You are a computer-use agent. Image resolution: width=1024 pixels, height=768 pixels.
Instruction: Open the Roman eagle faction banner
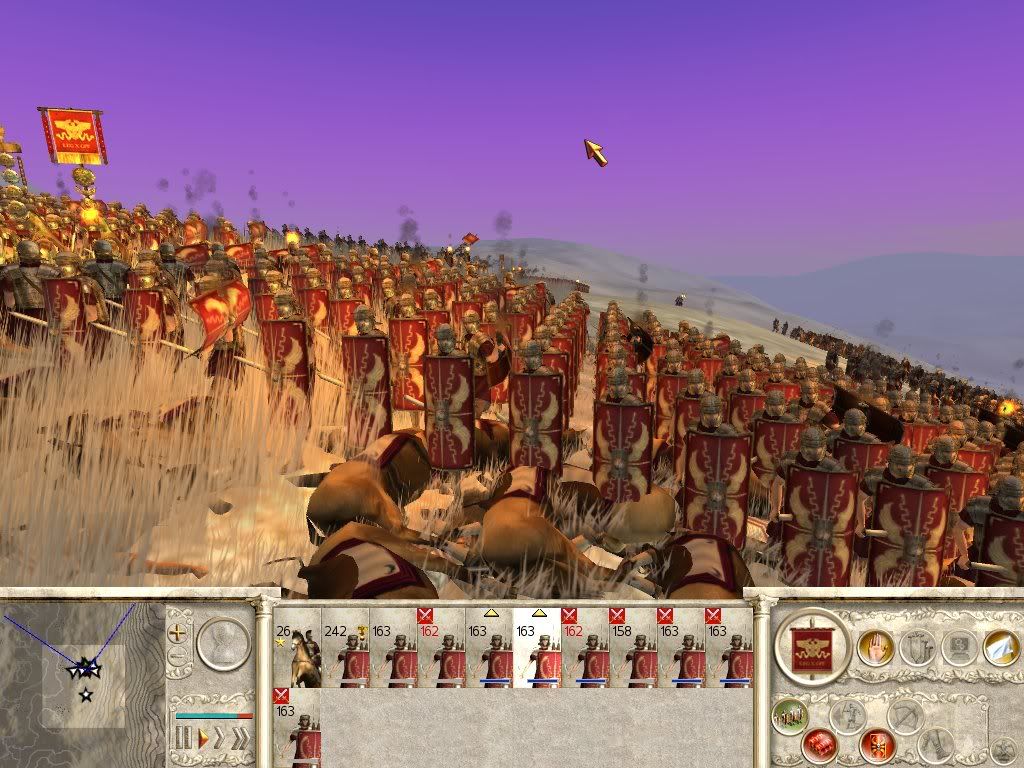click(x=813, y=648)
